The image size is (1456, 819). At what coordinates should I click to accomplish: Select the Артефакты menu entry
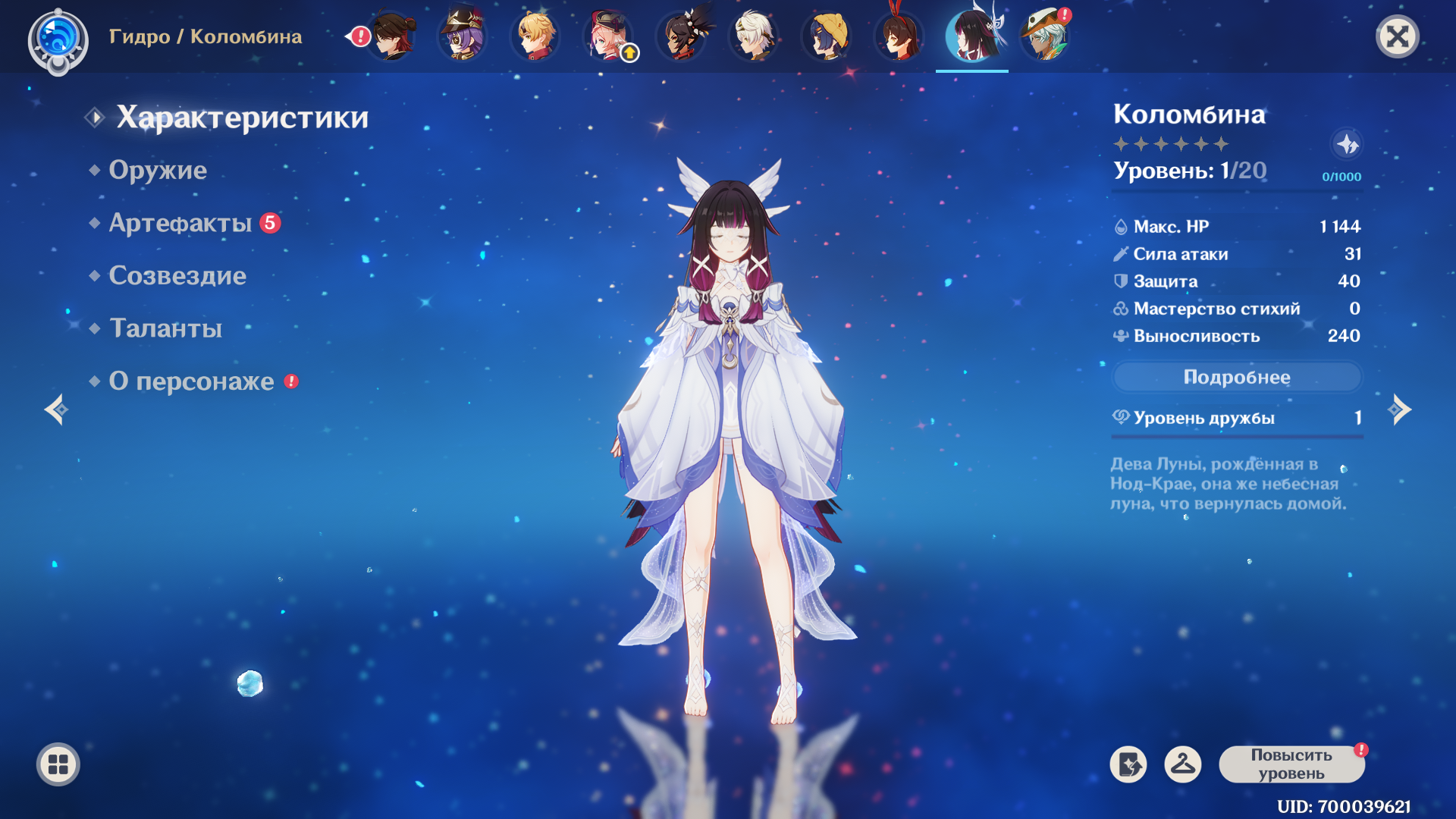[x=180, y=223]
